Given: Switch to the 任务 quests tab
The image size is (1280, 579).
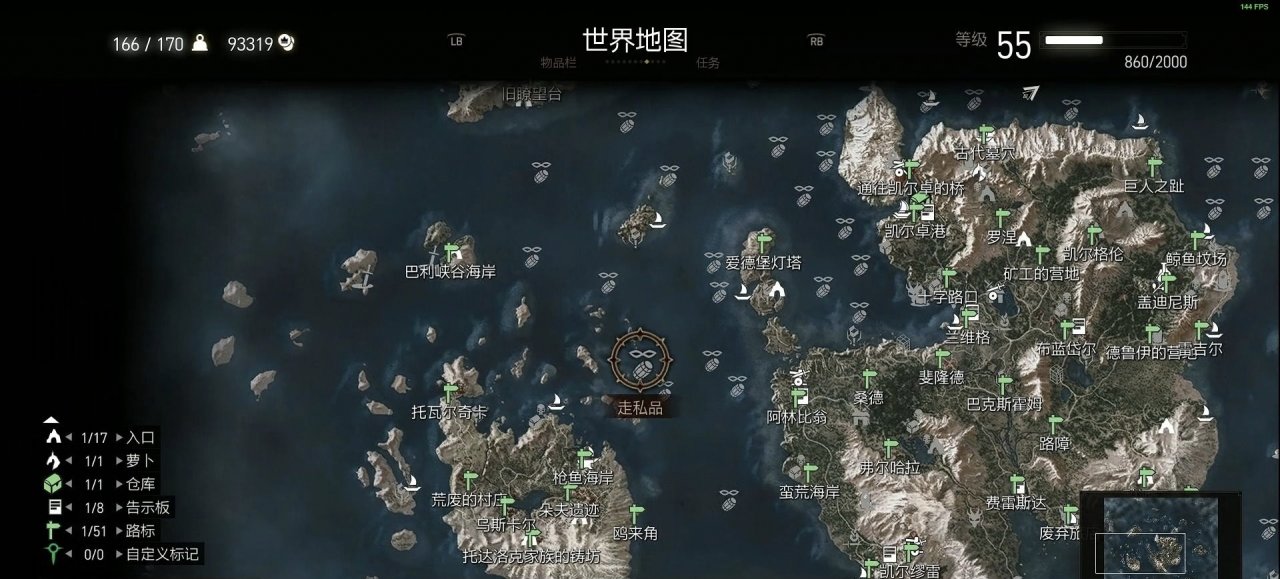Looking at the screenshot, I should tap(708, 62).
